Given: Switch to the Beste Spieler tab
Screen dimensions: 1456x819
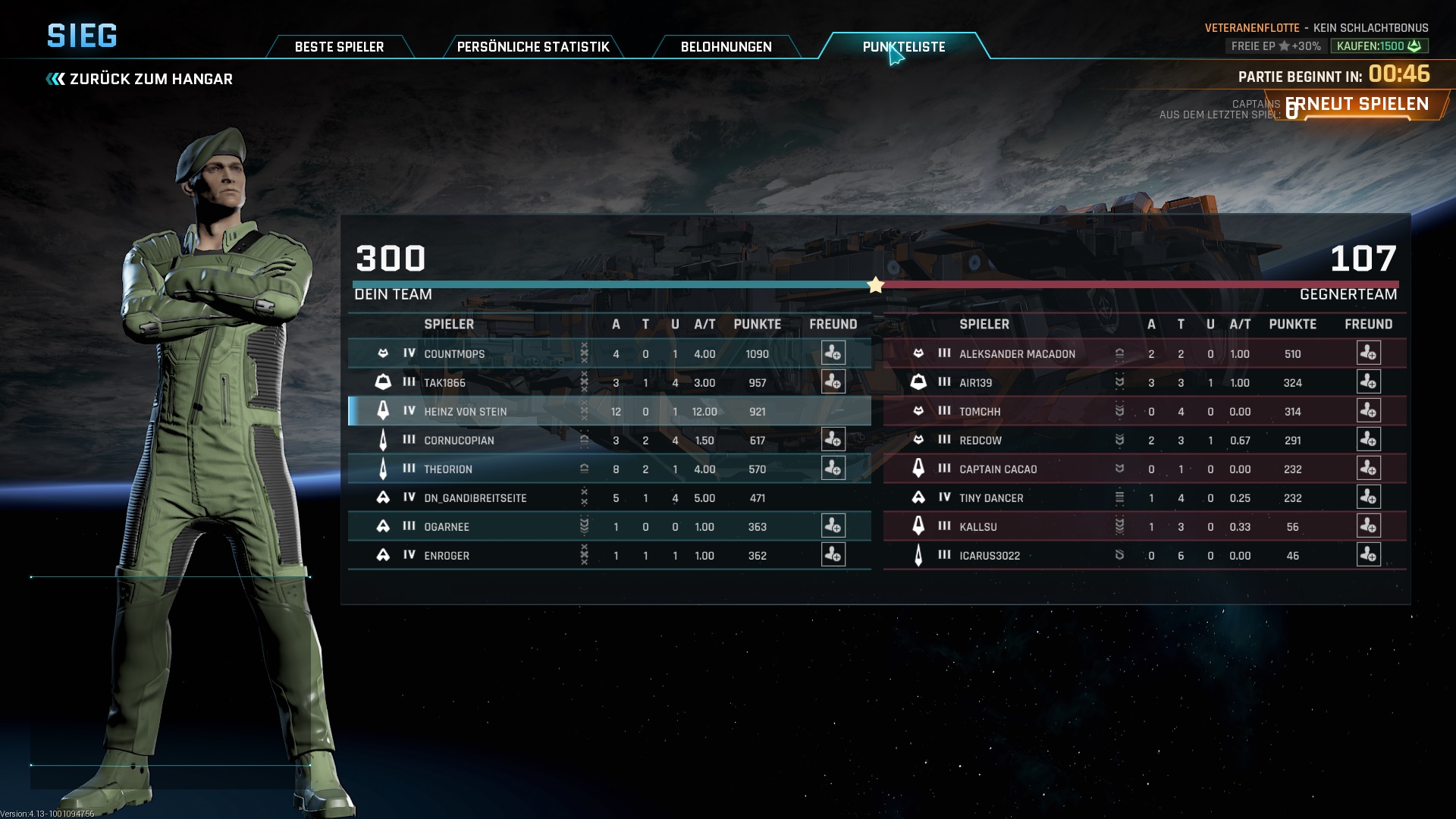Looking at the screenshot, I should pyautogui.click(x=339, y=47).
